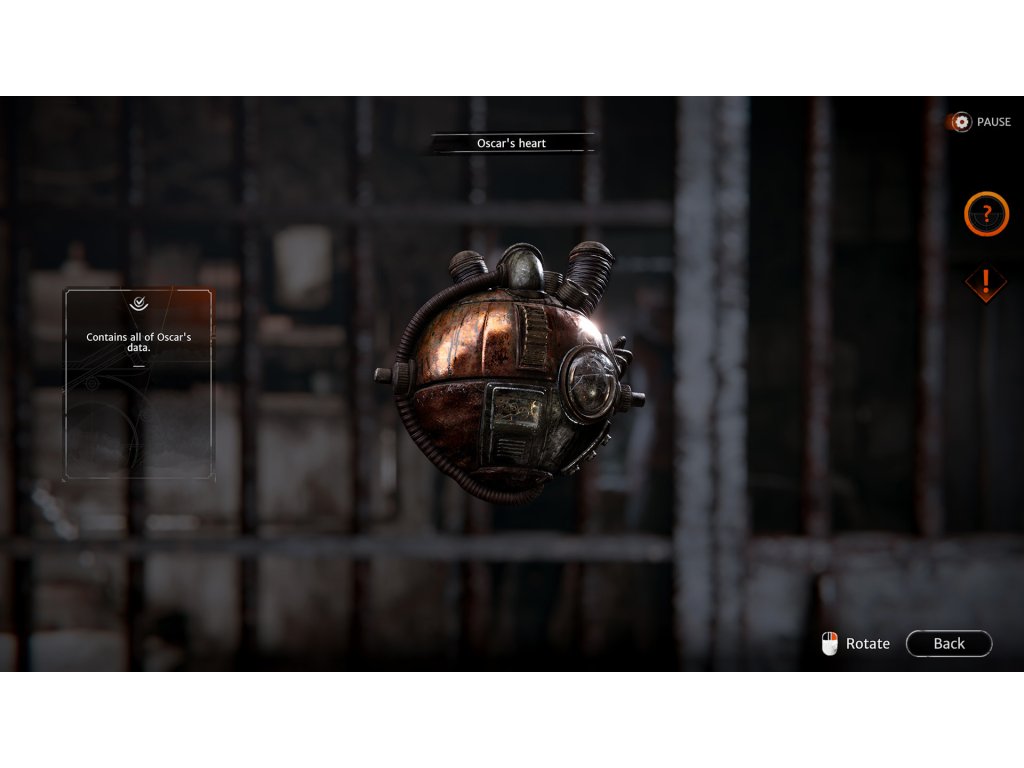Click the Back button
The image size is (1024, 768).
(x=948, y=644)
